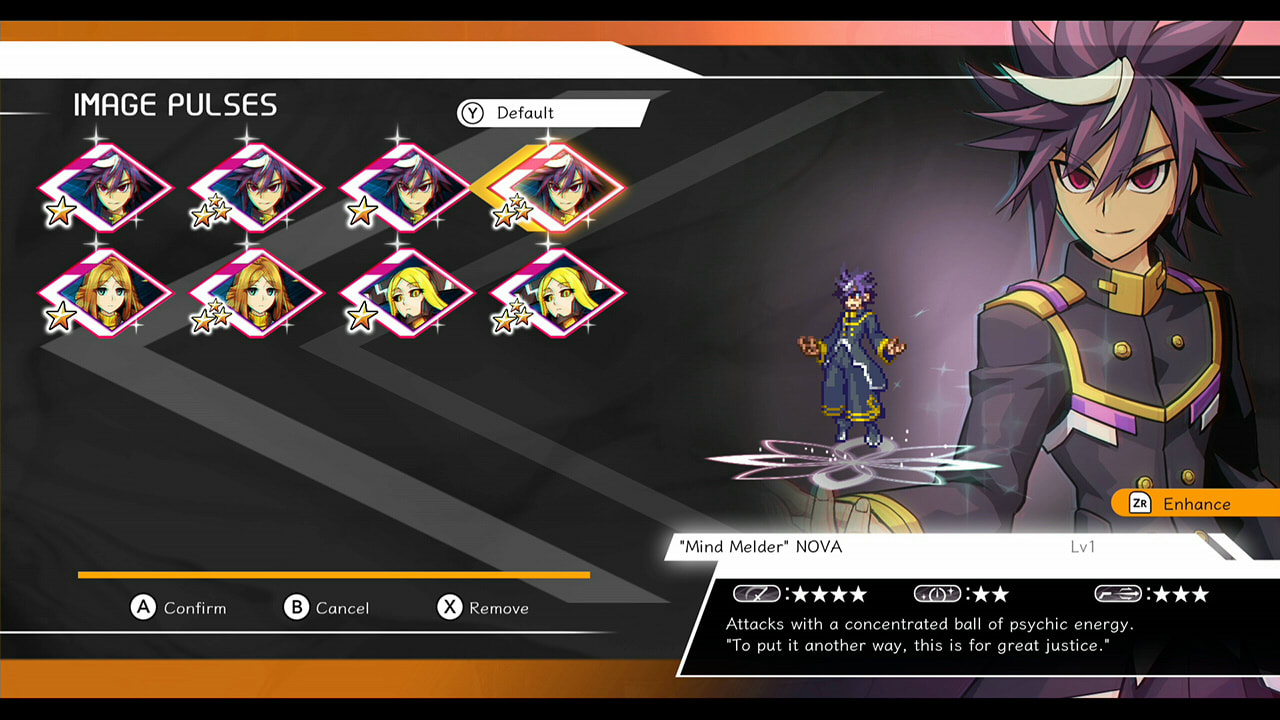Select the fourth blonde Image Pulse portrait
1280x720 pixels.
[x=555, y=295]
